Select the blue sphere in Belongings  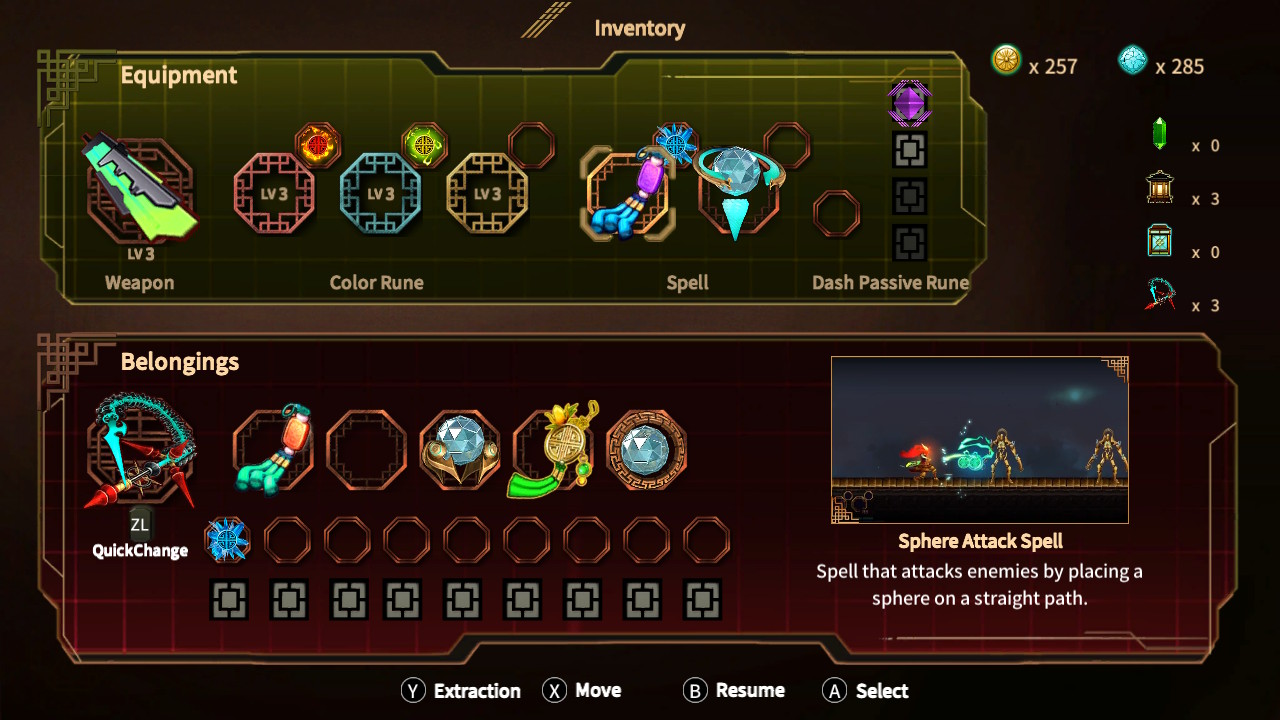point(648,448)
